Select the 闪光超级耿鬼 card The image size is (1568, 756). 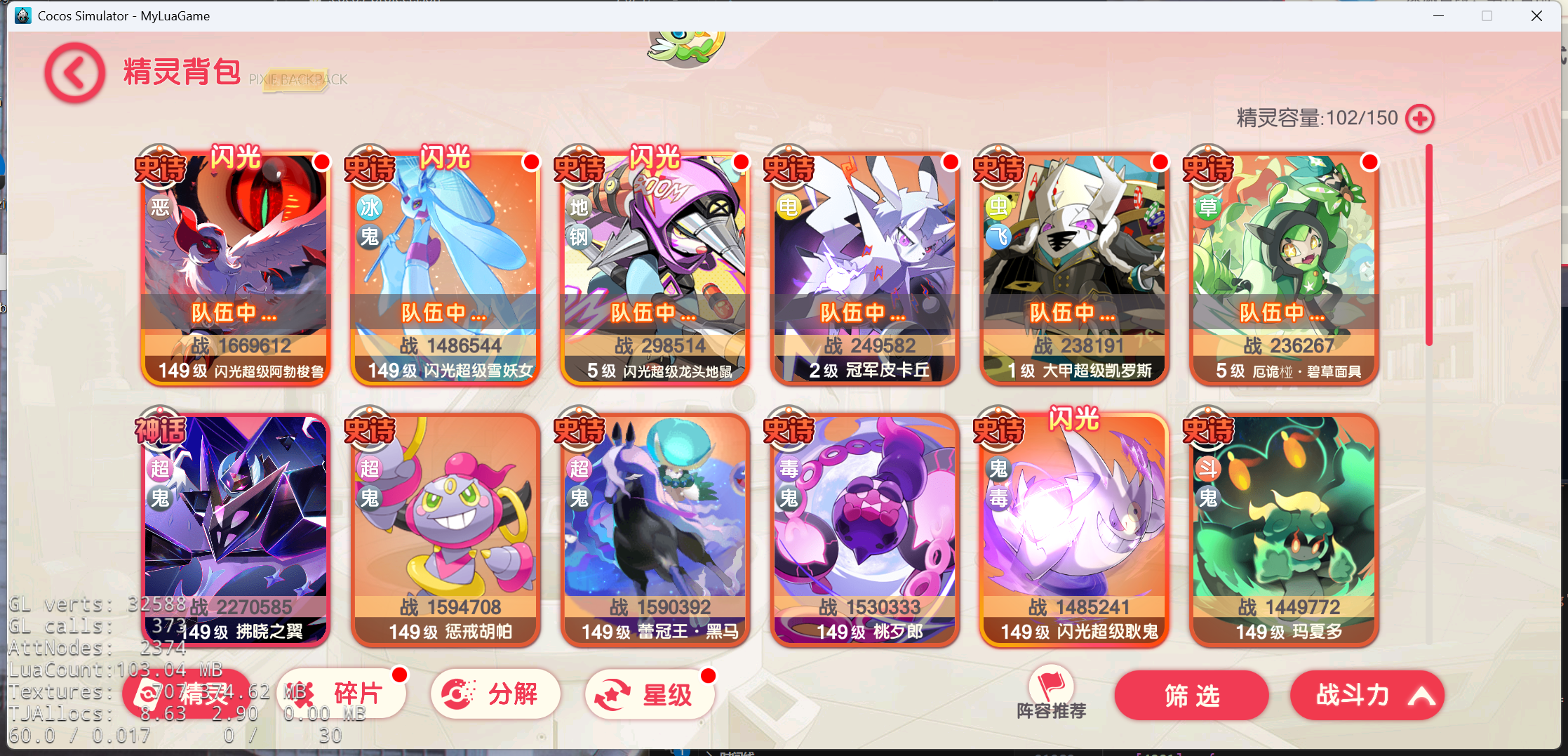[x=1074, y=526]
